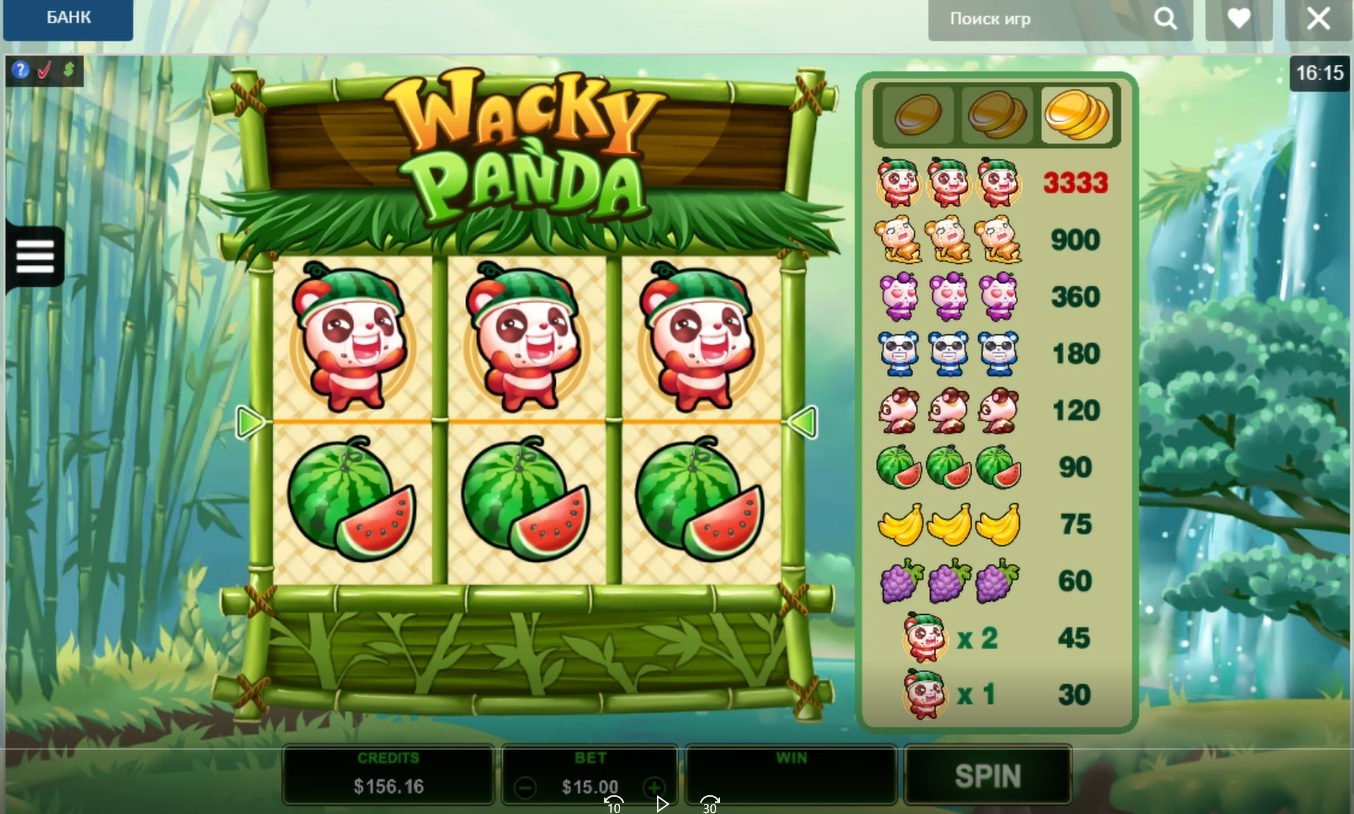Viewport: 1354px width, 814px height.
Task: Add game to favorites with heart
Action: [1239, 19]
